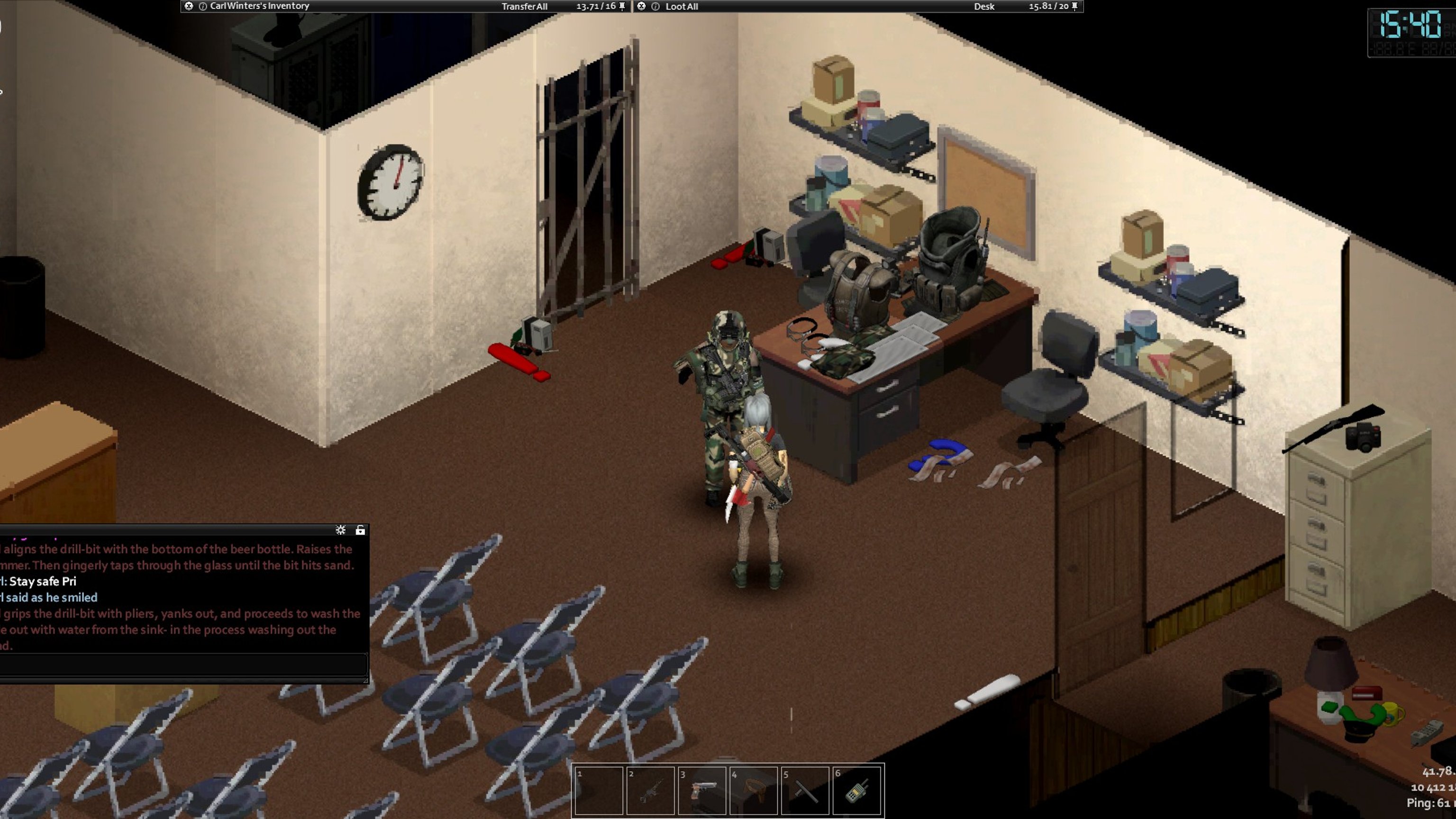Activate the walkie talkie in hotbar slot 6
The width and height of the screenshot is (1456, 819).
[x=857, y=790]
